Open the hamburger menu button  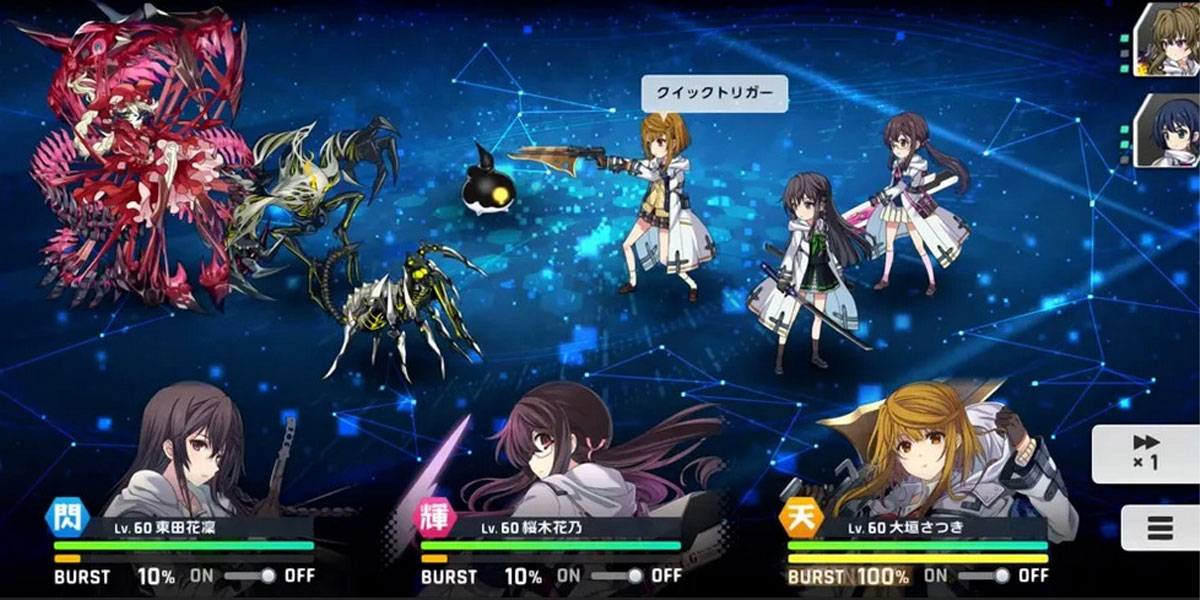coord(1160,527)
